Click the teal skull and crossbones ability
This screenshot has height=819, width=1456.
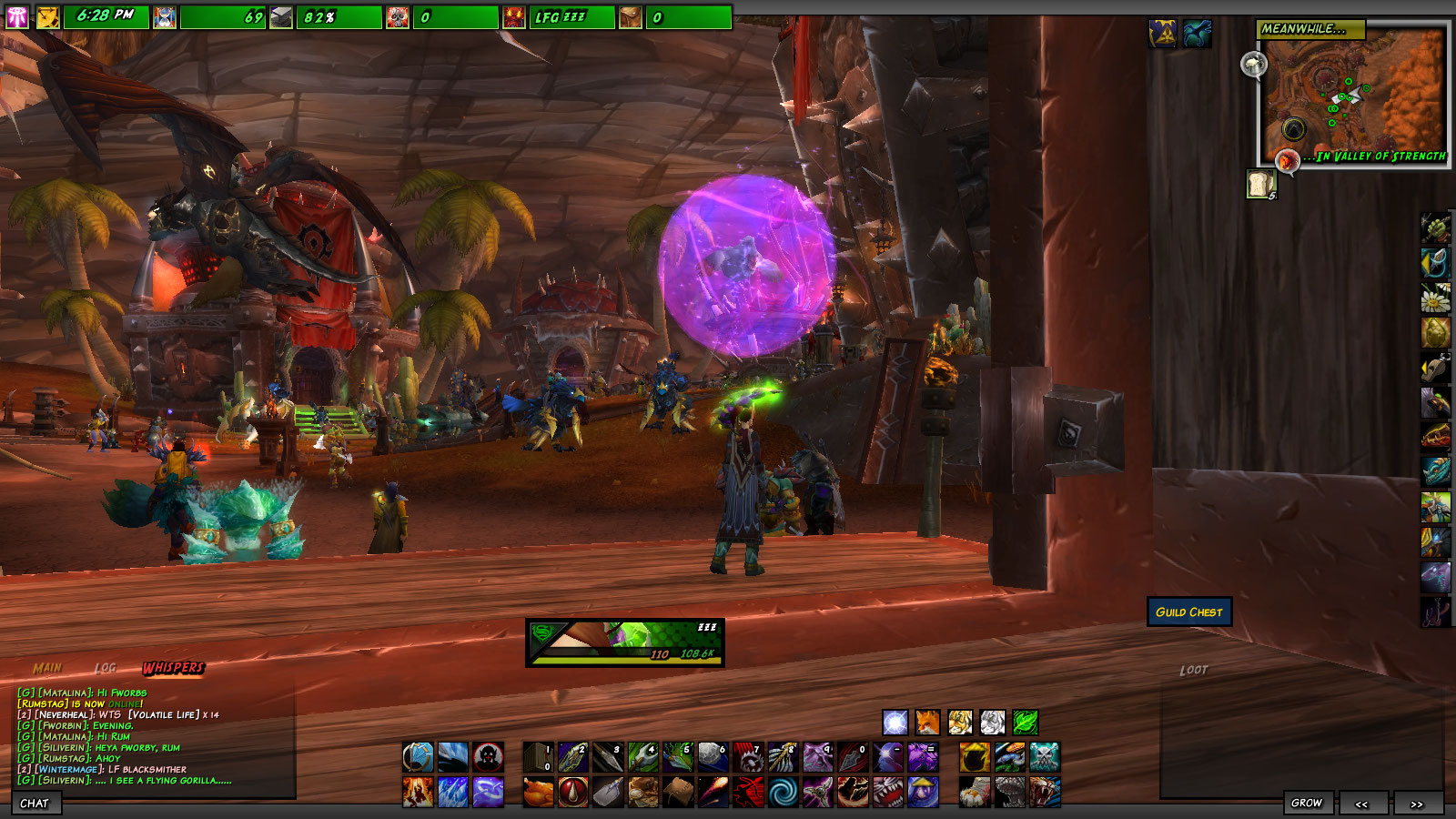click(1044, 756)
